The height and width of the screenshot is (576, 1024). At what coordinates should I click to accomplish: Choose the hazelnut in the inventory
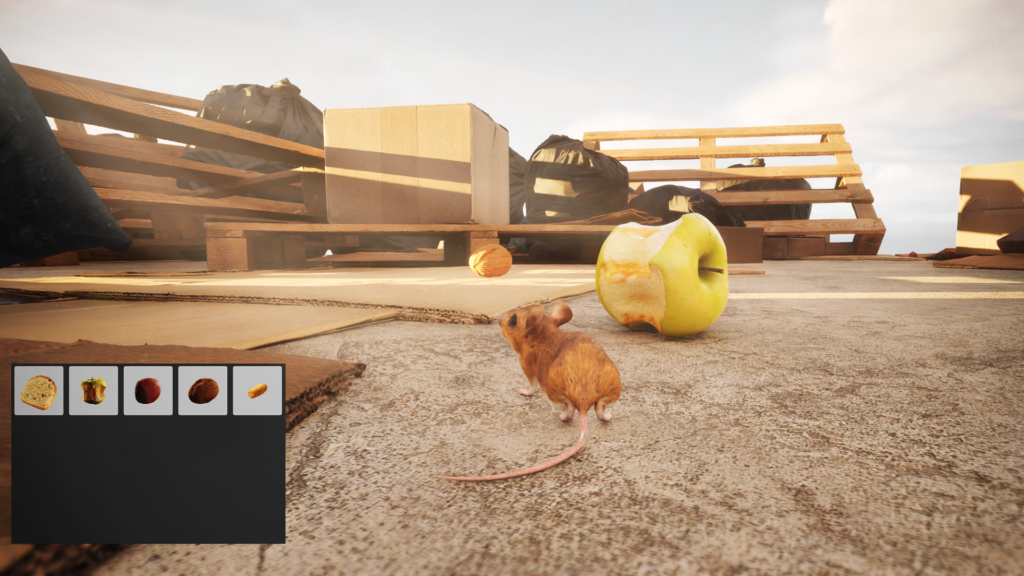[148, 390]
